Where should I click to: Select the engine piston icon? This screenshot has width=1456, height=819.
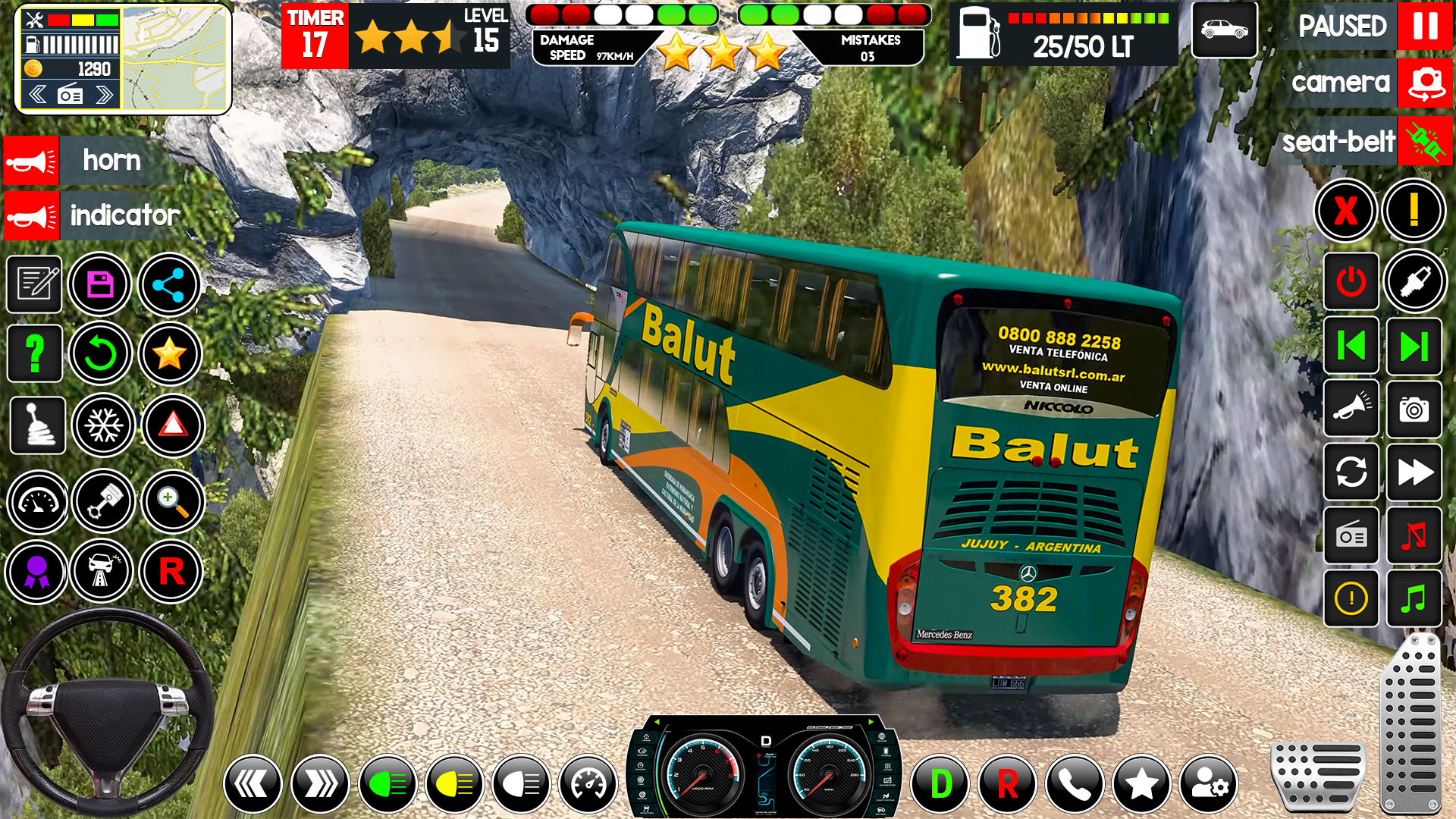click(x=103, y=500)
